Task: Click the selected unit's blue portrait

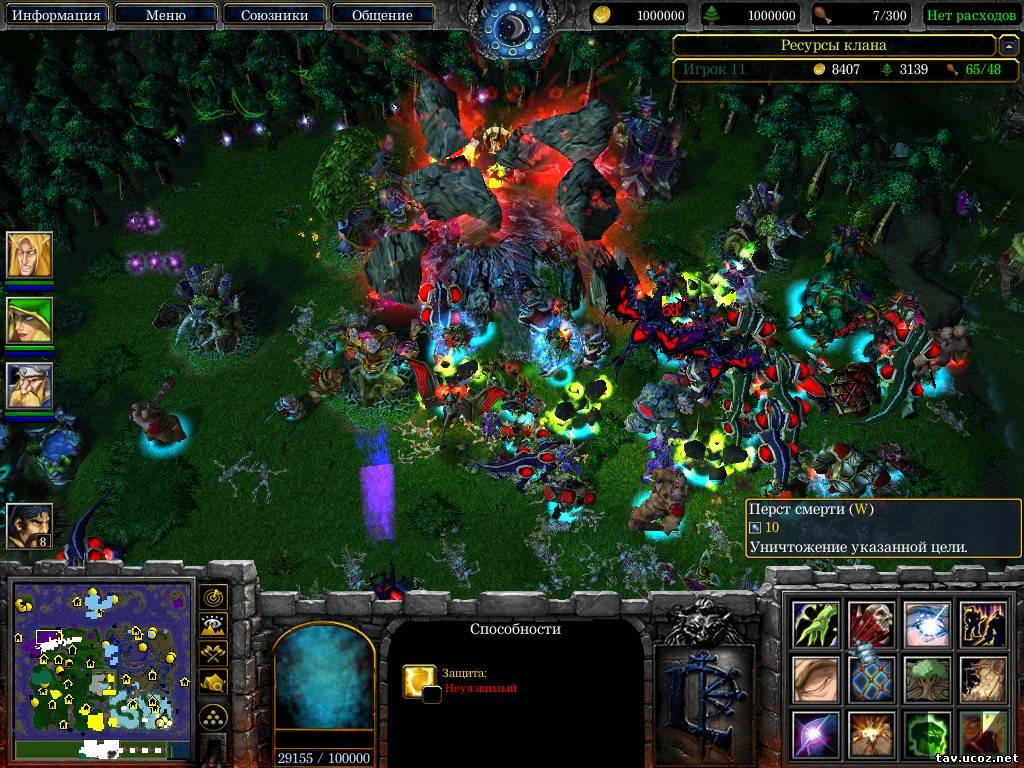Action: pyautogui.click(x=323, y=687)
